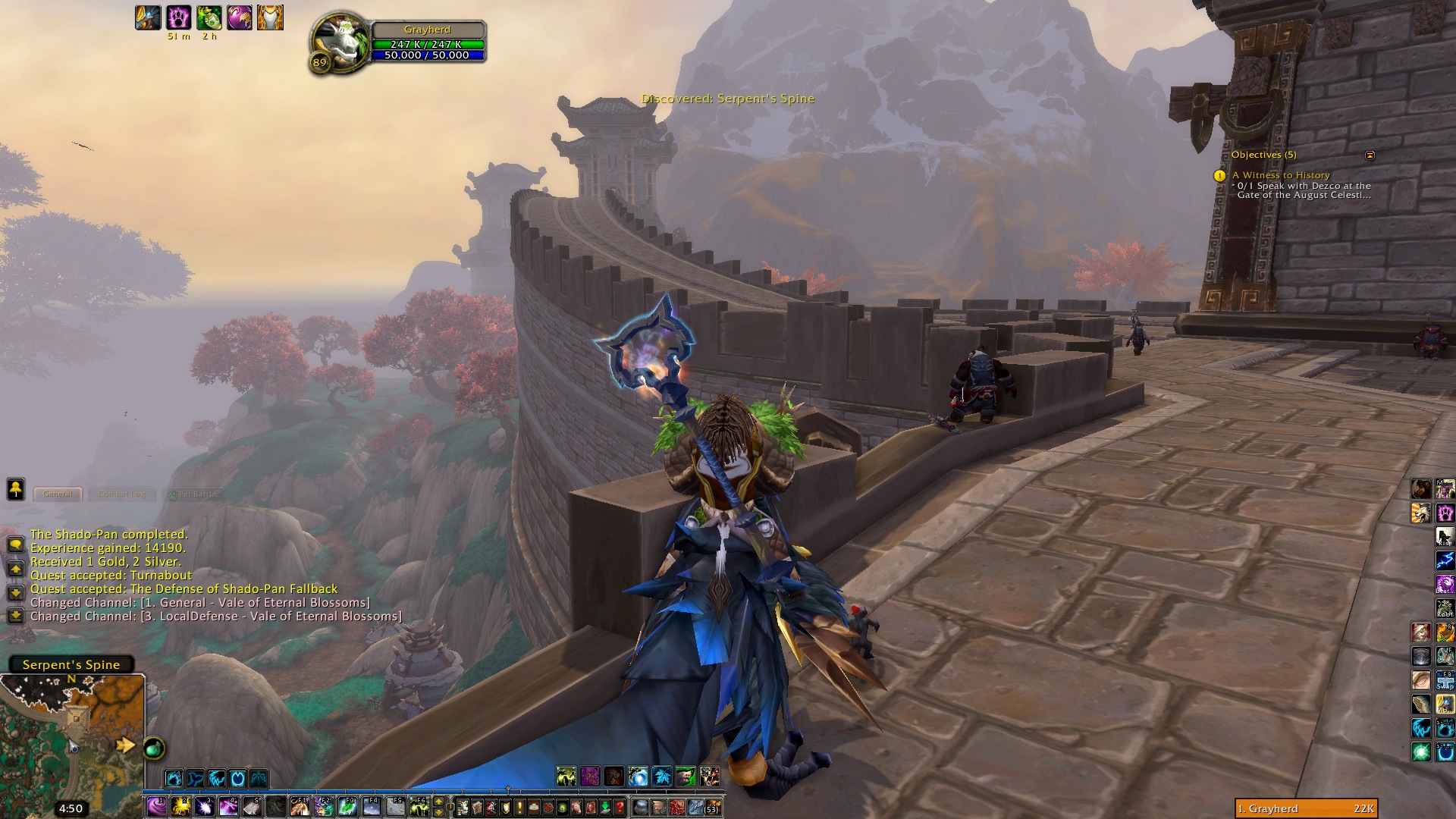Select the A Witness to History quest
This screenshot has height=819, width=1456.
coord(1280,175)
